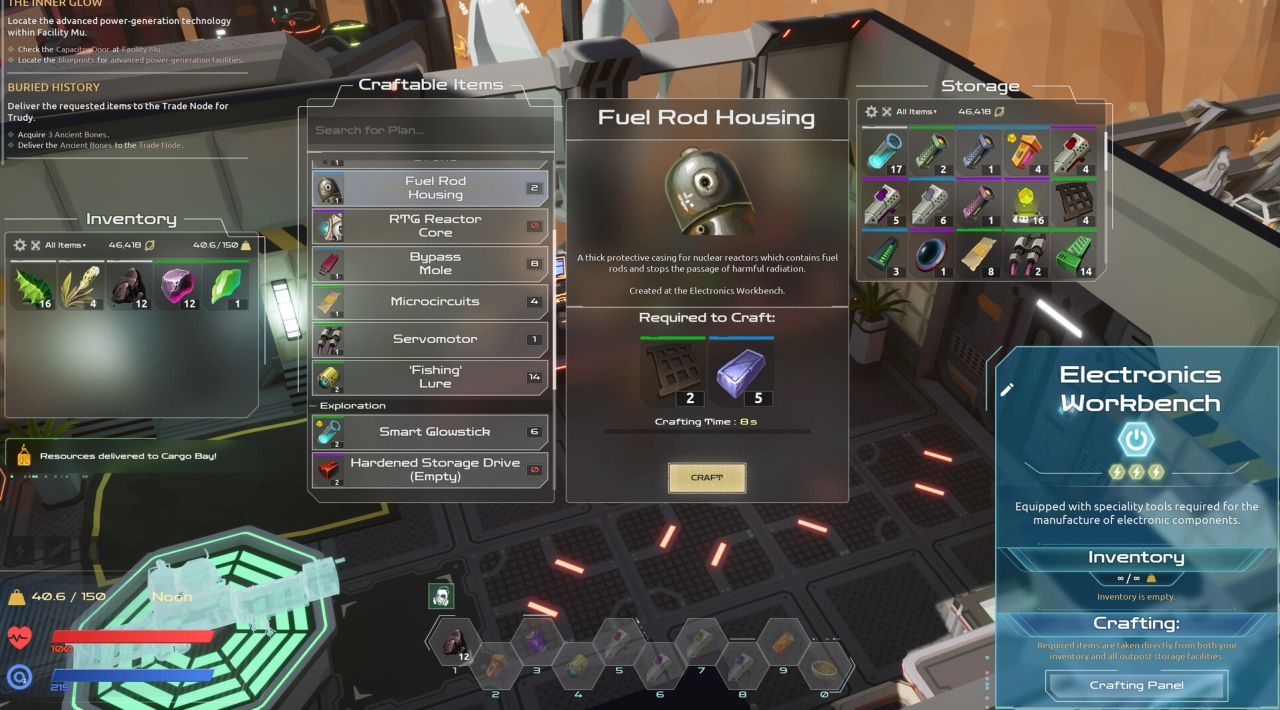Open the Storage All Items filter
The image size is (1280, 710).
point(916,112)
